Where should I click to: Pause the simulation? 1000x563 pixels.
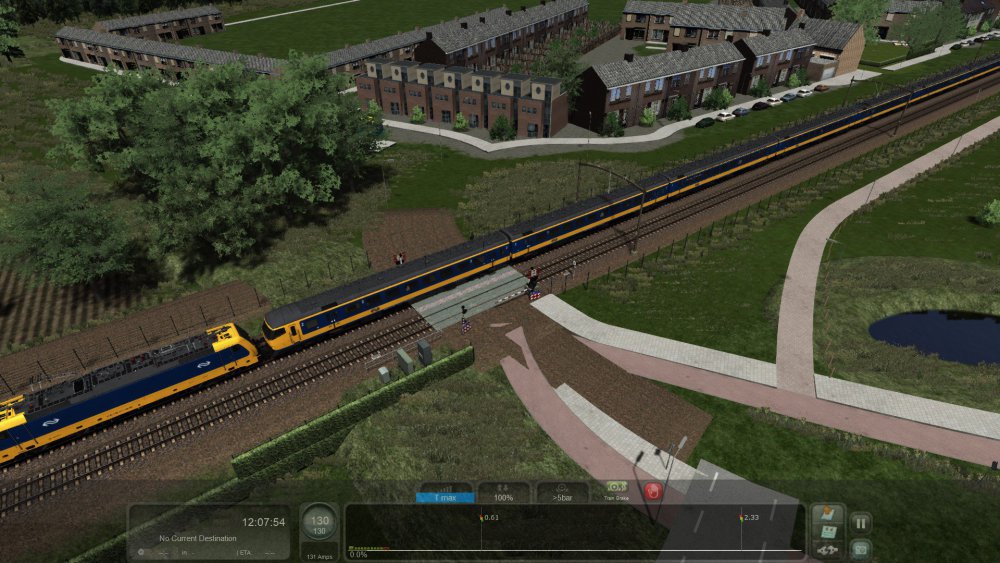tap(860, 522)
